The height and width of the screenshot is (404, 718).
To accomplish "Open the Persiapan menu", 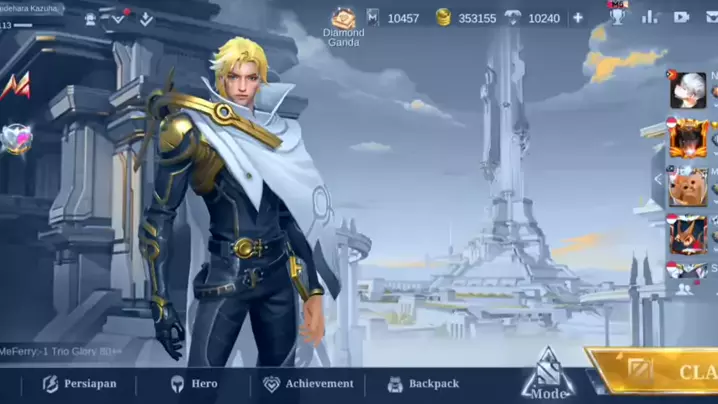I will point(79,384).
